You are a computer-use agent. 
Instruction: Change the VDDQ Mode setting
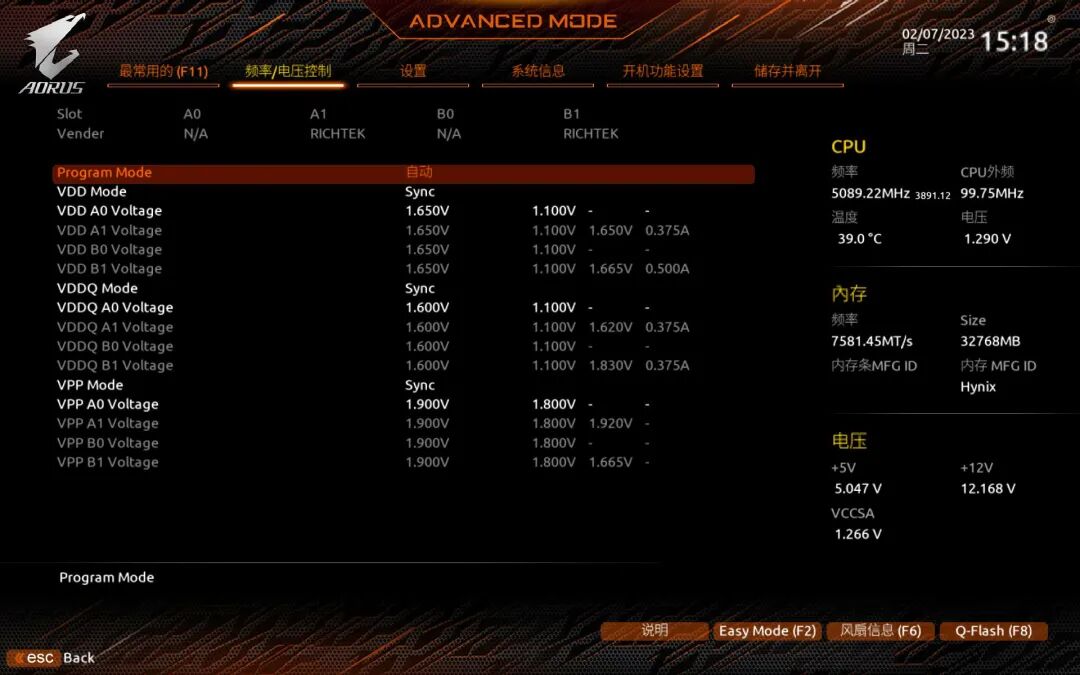[x=420, y=289]
